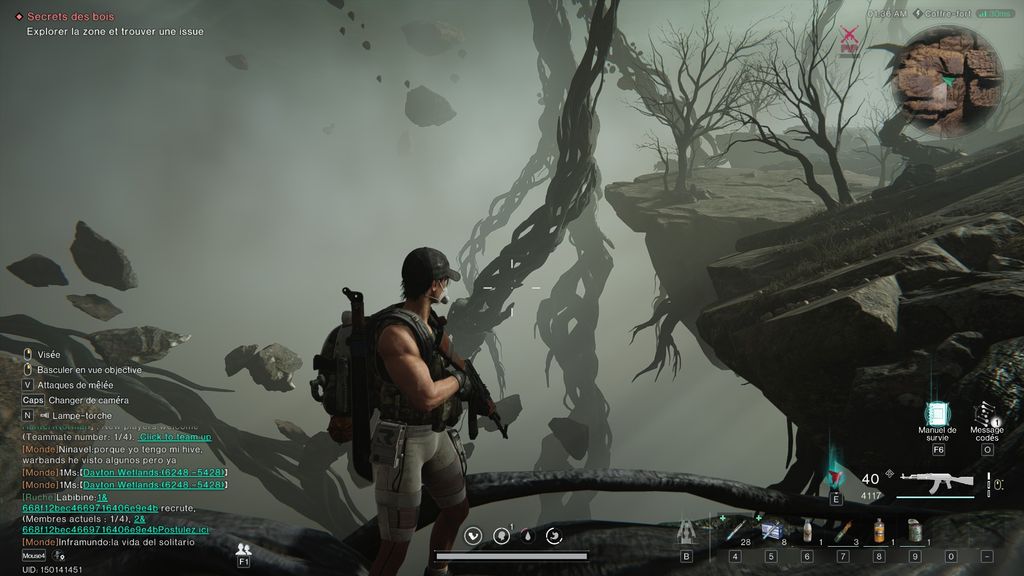Click the water droplet hydration icon
Viewport: 1024px width, 576px height.
click(x=526, y=536)
